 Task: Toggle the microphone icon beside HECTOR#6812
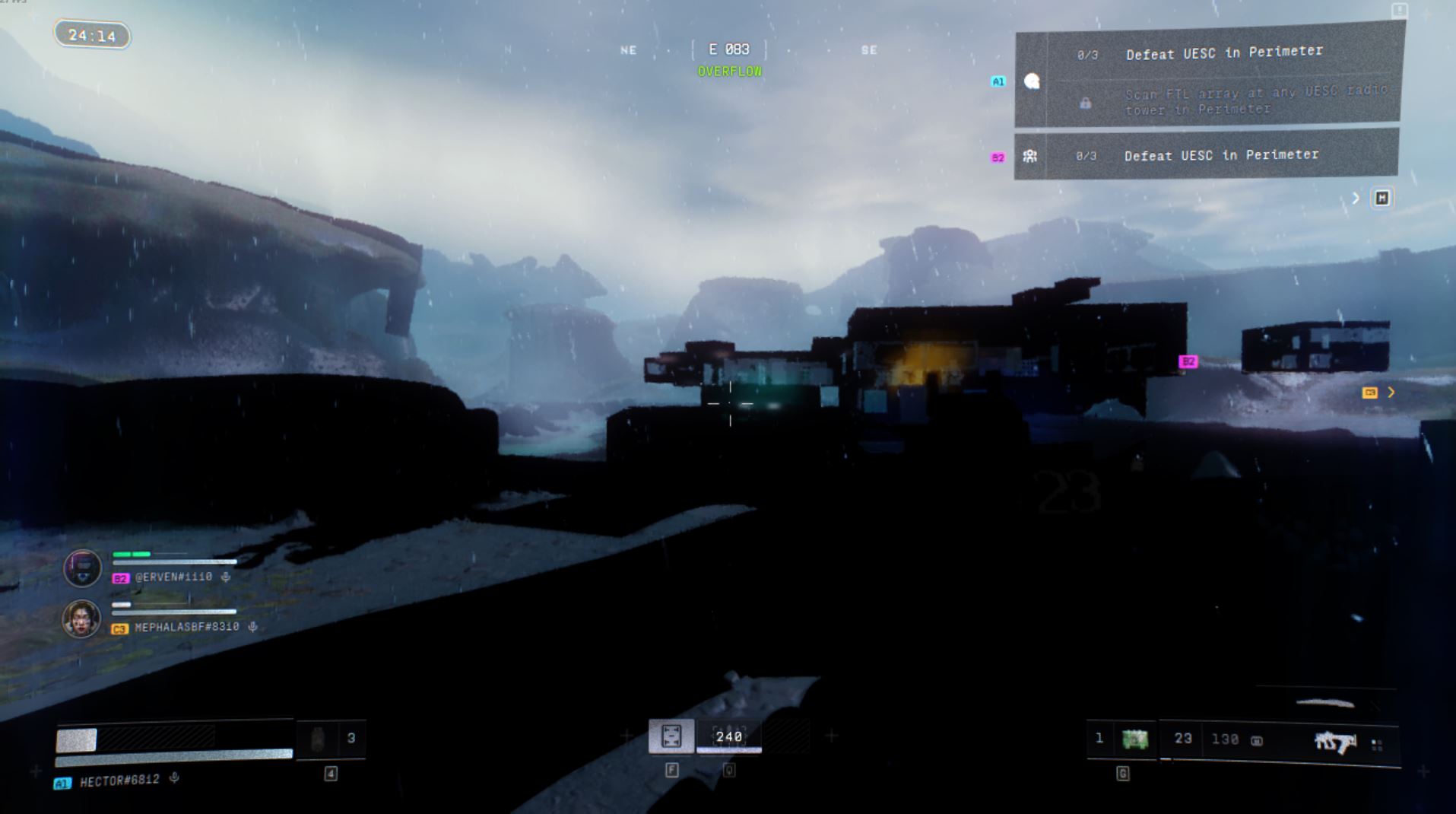174,778
